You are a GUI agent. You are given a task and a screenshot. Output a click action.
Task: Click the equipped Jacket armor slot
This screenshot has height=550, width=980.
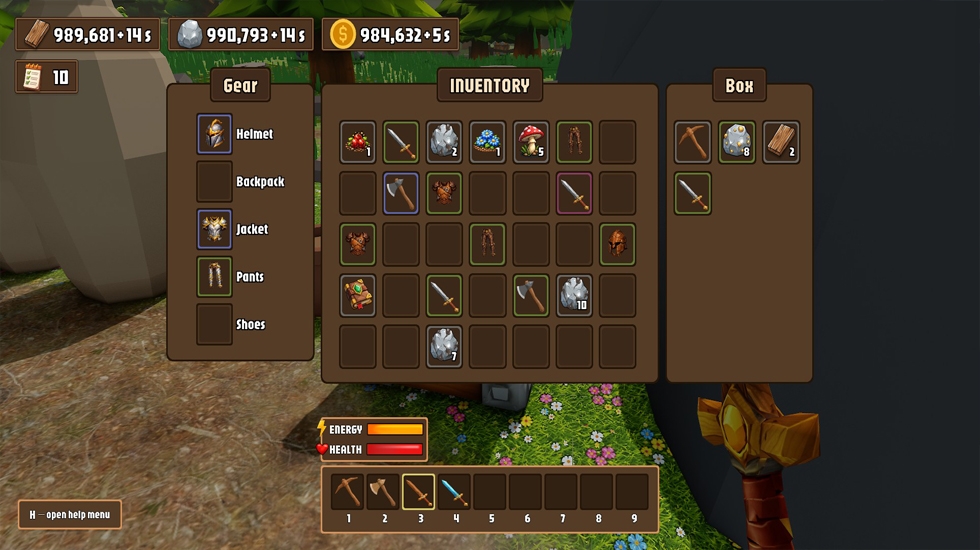tap(214, 229)
